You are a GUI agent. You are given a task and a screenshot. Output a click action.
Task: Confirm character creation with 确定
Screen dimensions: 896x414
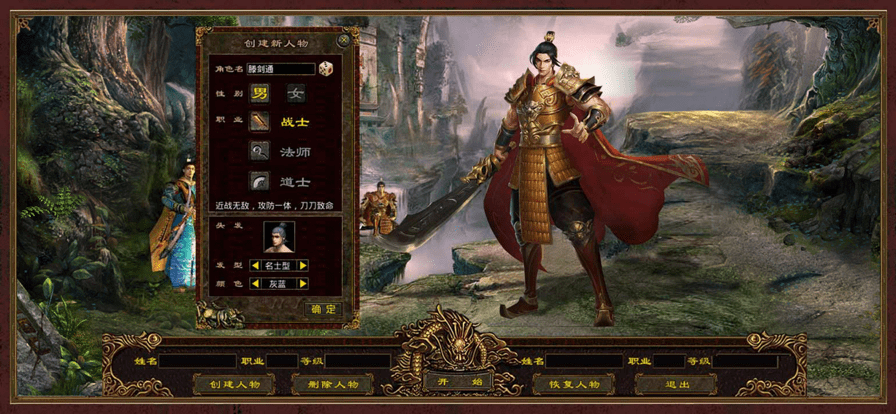[322, 310]
